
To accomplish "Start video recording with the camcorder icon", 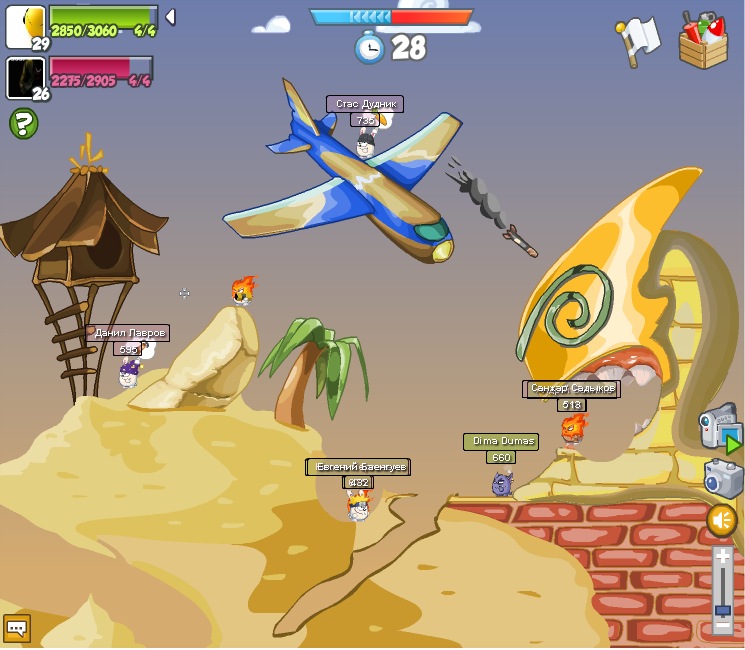I will [x=719, y=427].
